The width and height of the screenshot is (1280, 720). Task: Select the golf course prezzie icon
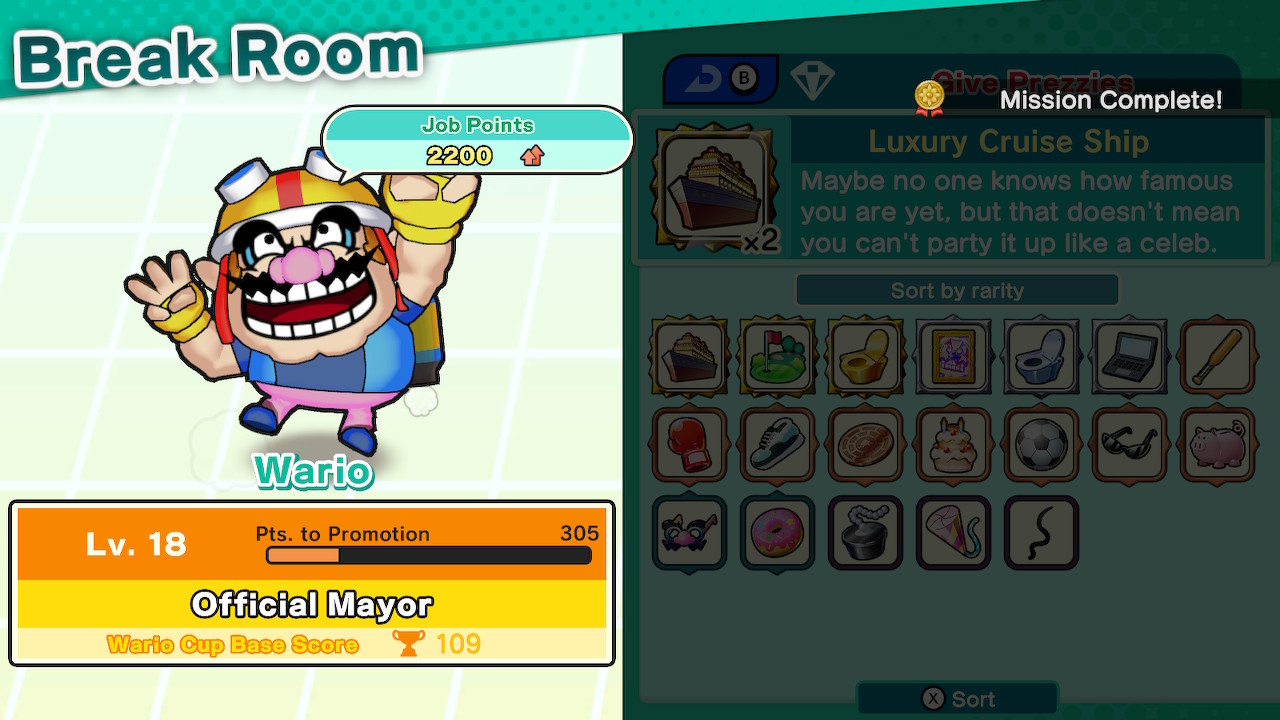pyautogui.click(x=777, y=357)
